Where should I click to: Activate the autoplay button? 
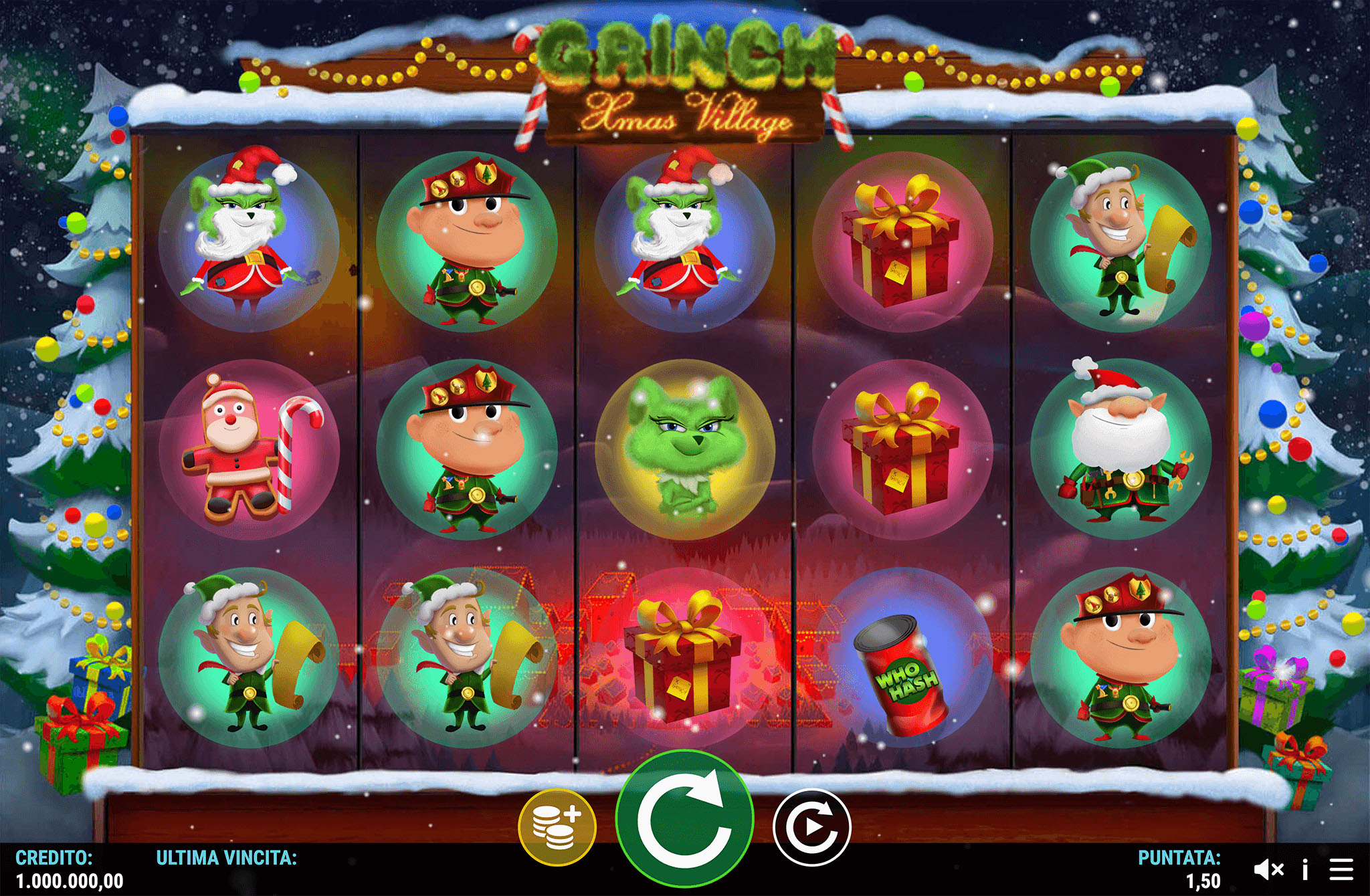(x=811, y=827)
